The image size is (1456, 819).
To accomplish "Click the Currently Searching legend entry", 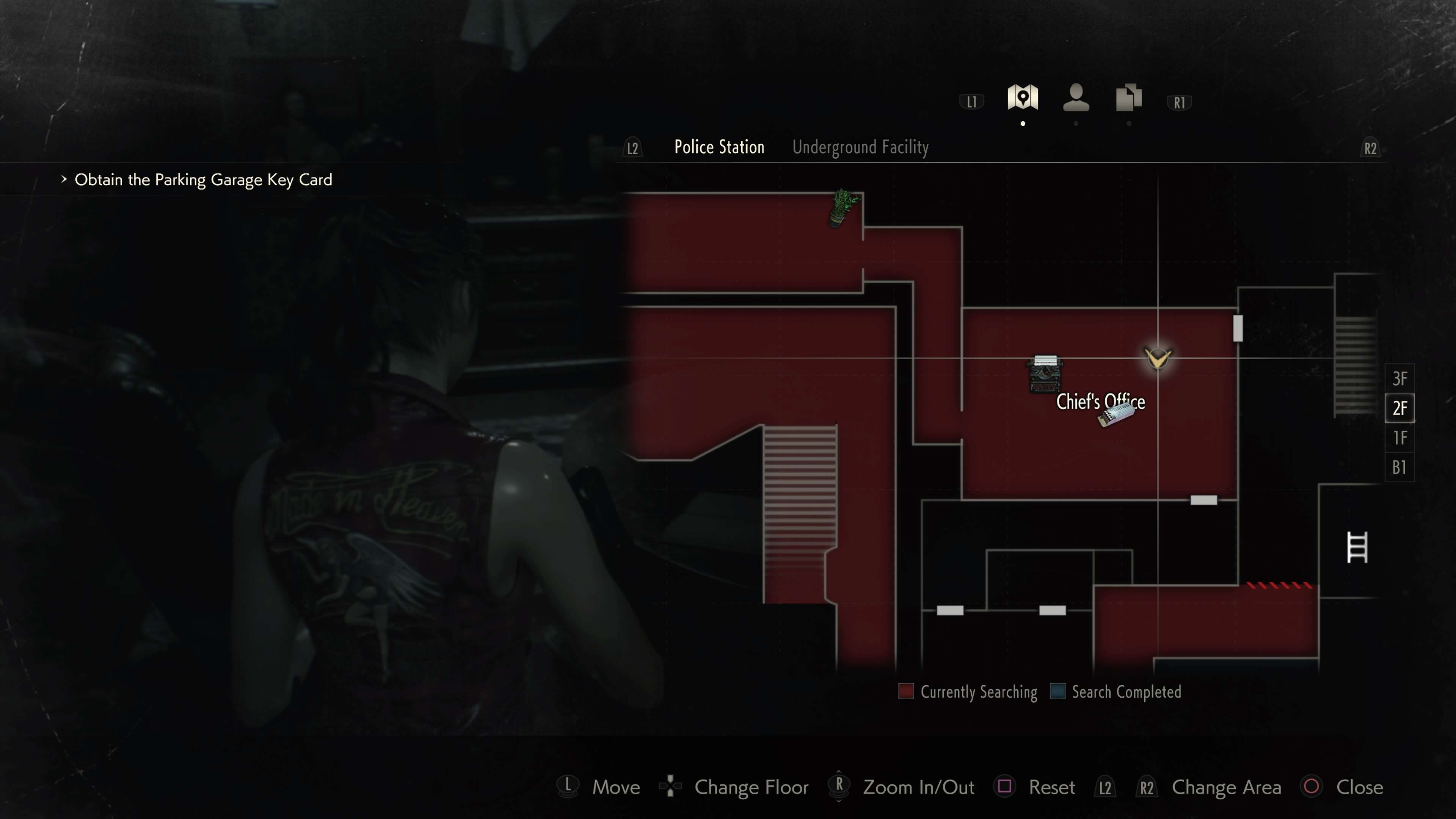I will [968, 692].
